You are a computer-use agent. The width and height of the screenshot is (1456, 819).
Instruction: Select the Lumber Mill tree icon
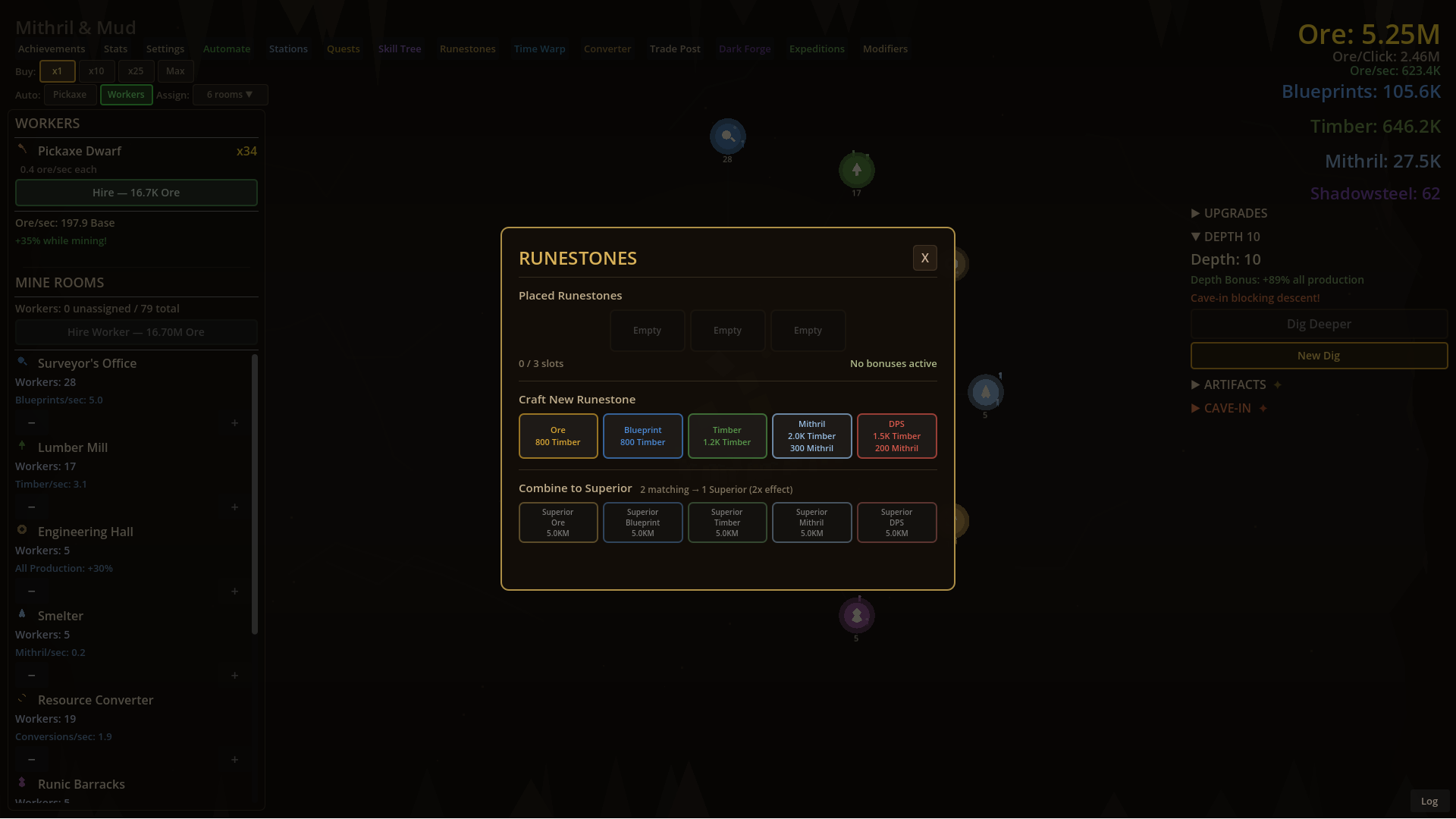point(22,446)
